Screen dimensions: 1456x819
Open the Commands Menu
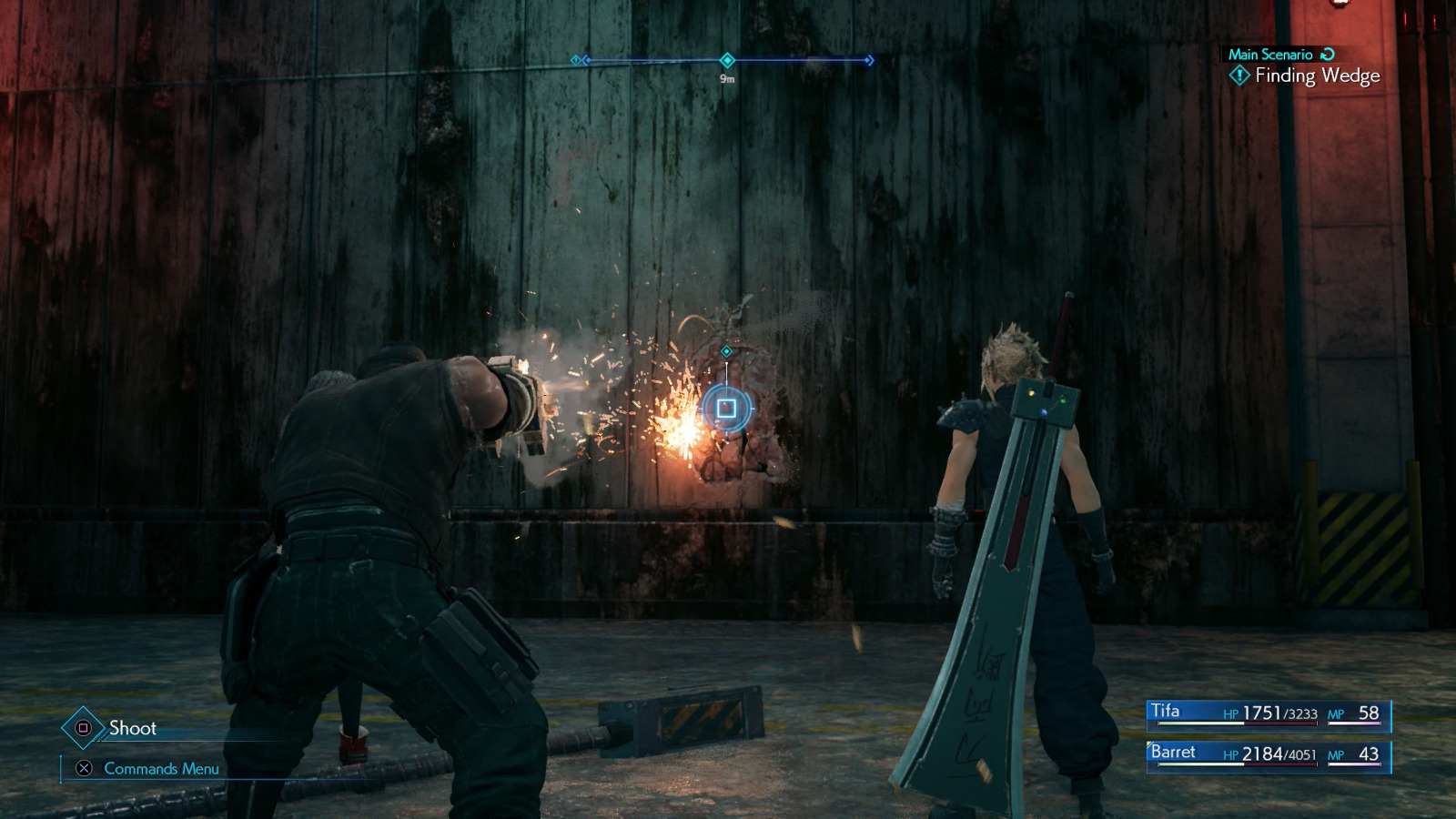tap(164, 768)
